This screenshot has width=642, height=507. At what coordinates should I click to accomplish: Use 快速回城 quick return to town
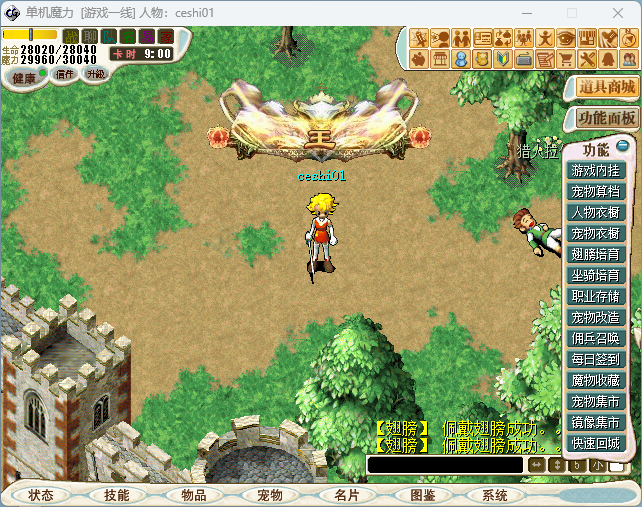point(595,443)
